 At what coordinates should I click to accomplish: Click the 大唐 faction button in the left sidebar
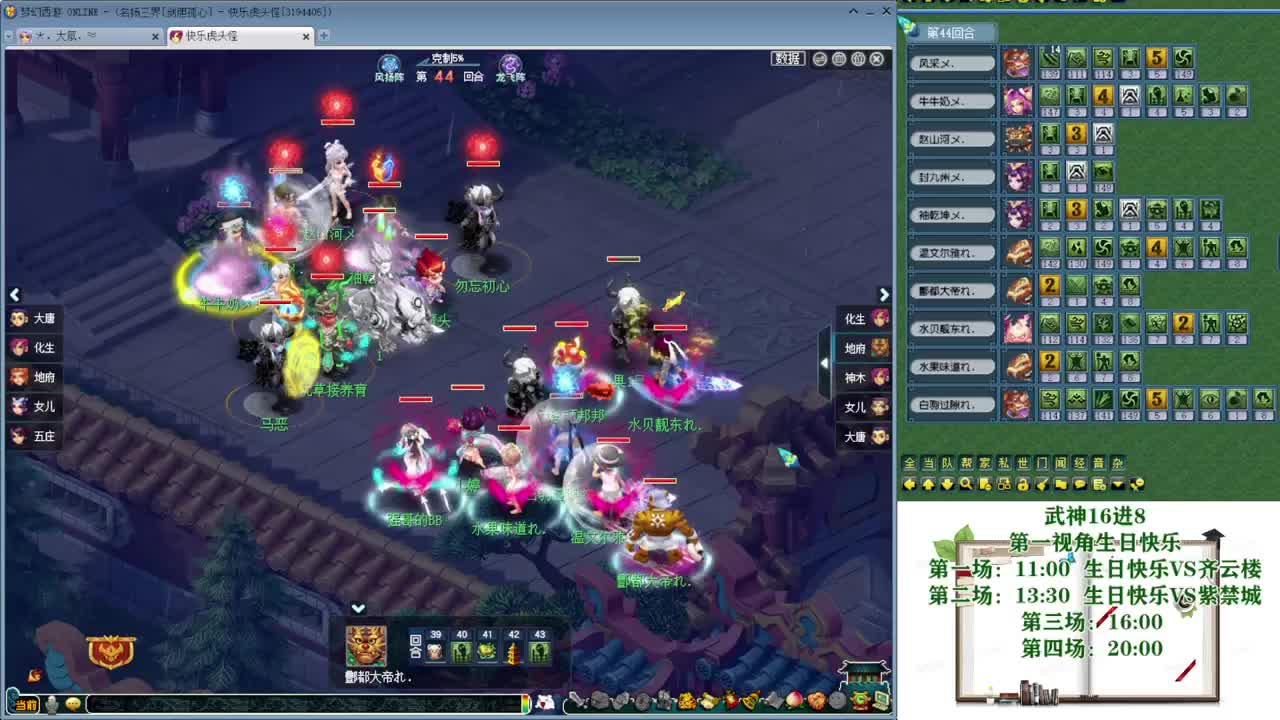point(35,318)
